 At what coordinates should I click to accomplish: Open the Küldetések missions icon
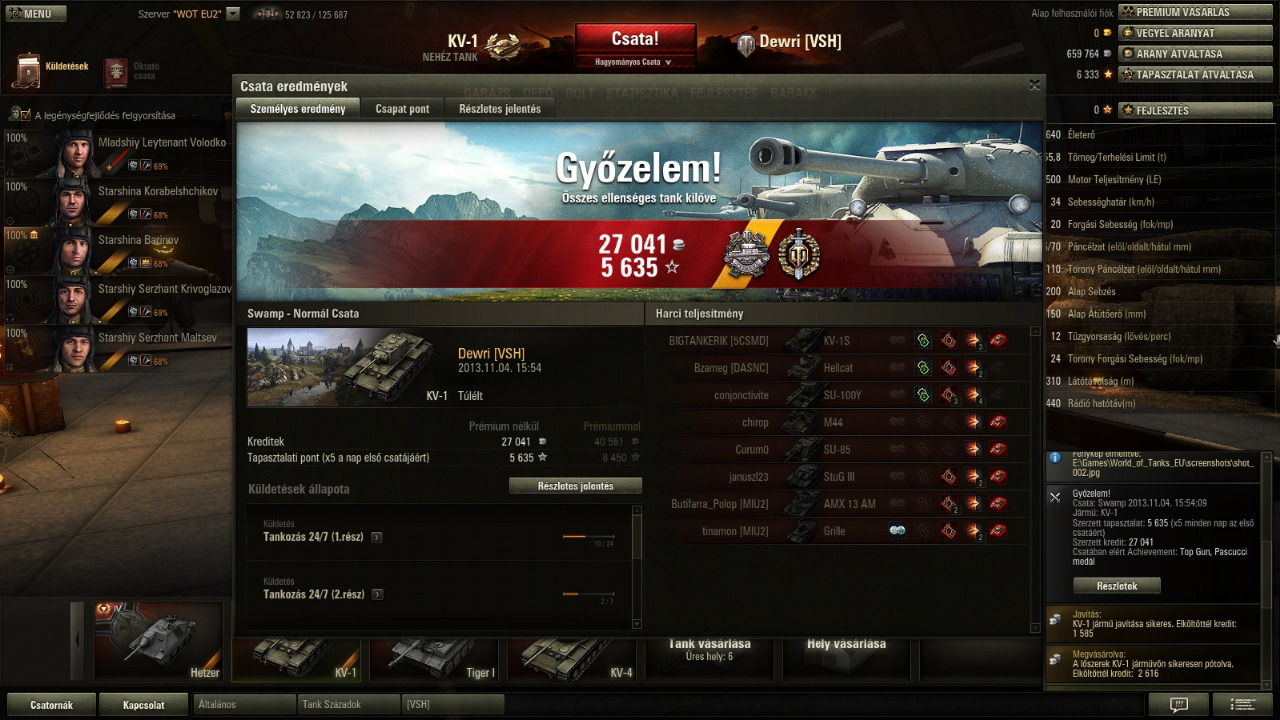(x=28, y=68)
